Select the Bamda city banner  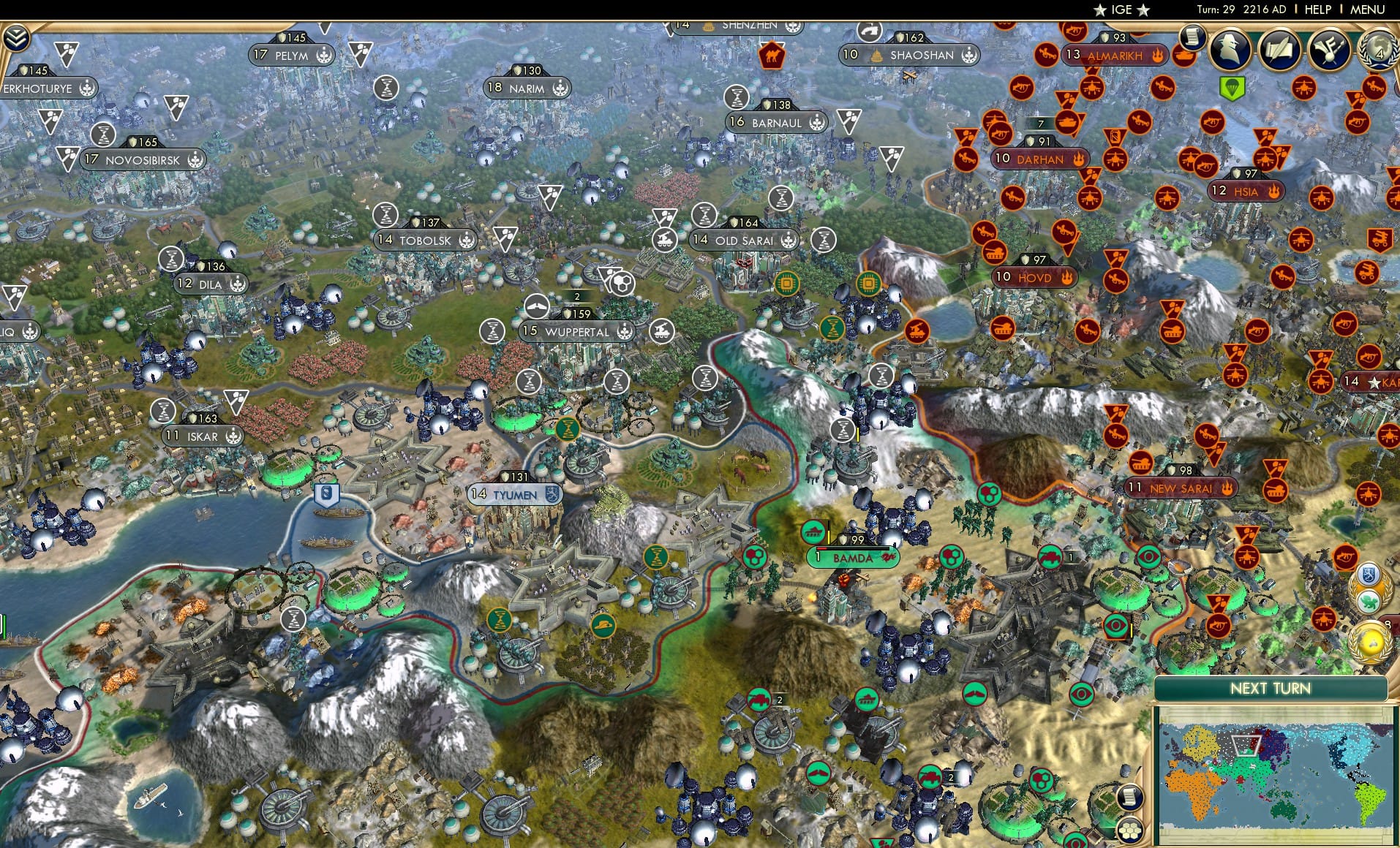[853, 556]
